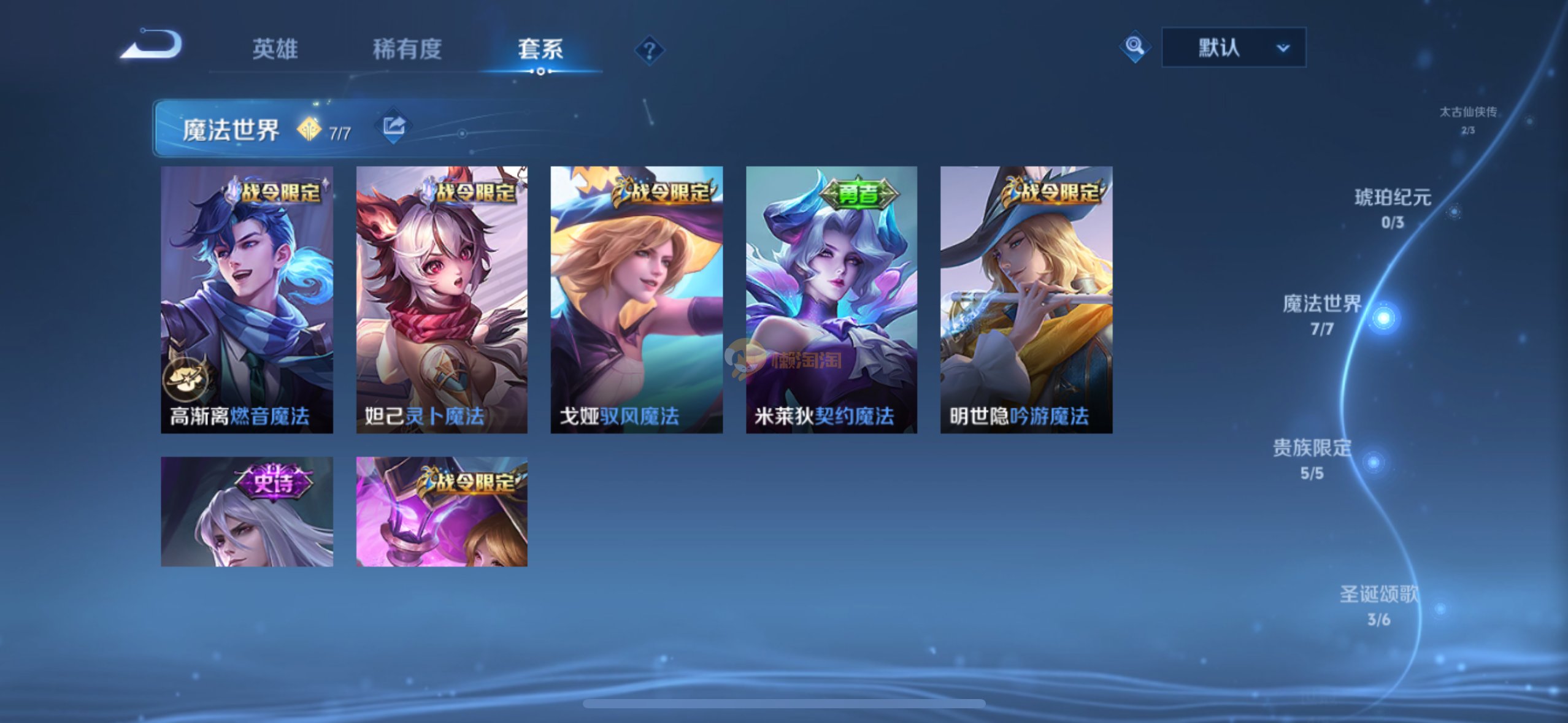This screenshot has height=723, width=1568.
Task: View the 米莱狄契约魔法 skin card
Action: 831,299
